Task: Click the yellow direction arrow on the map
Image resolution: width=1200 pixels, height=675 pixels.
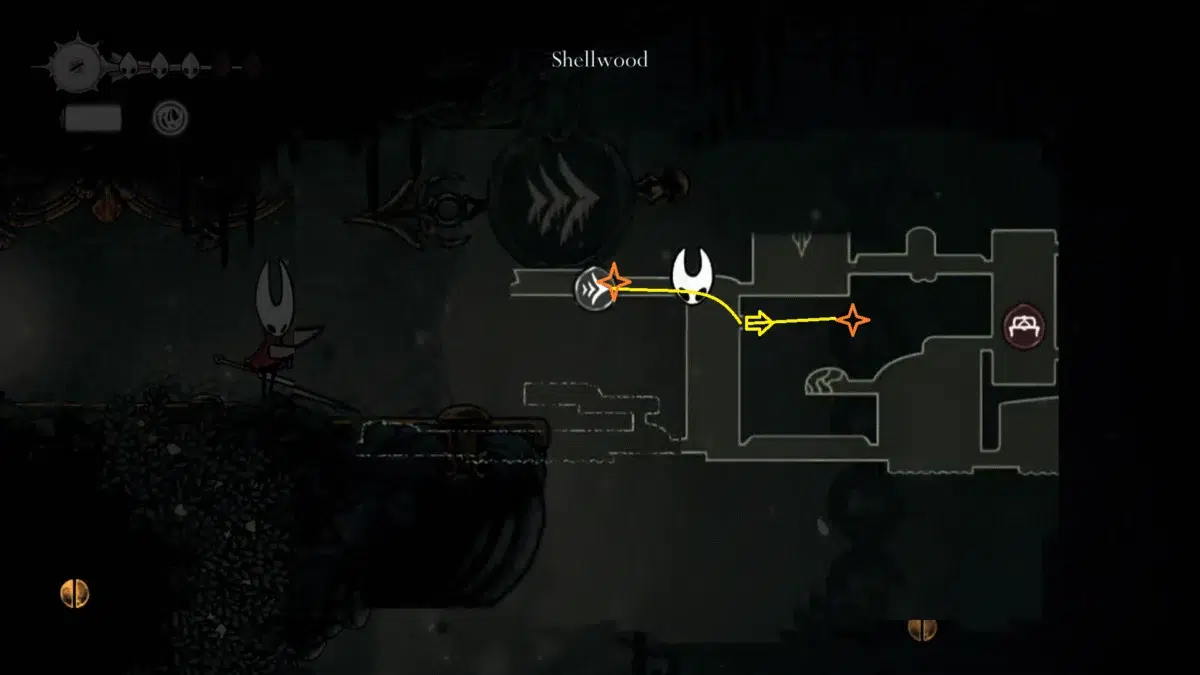Action: pos(760,323)
